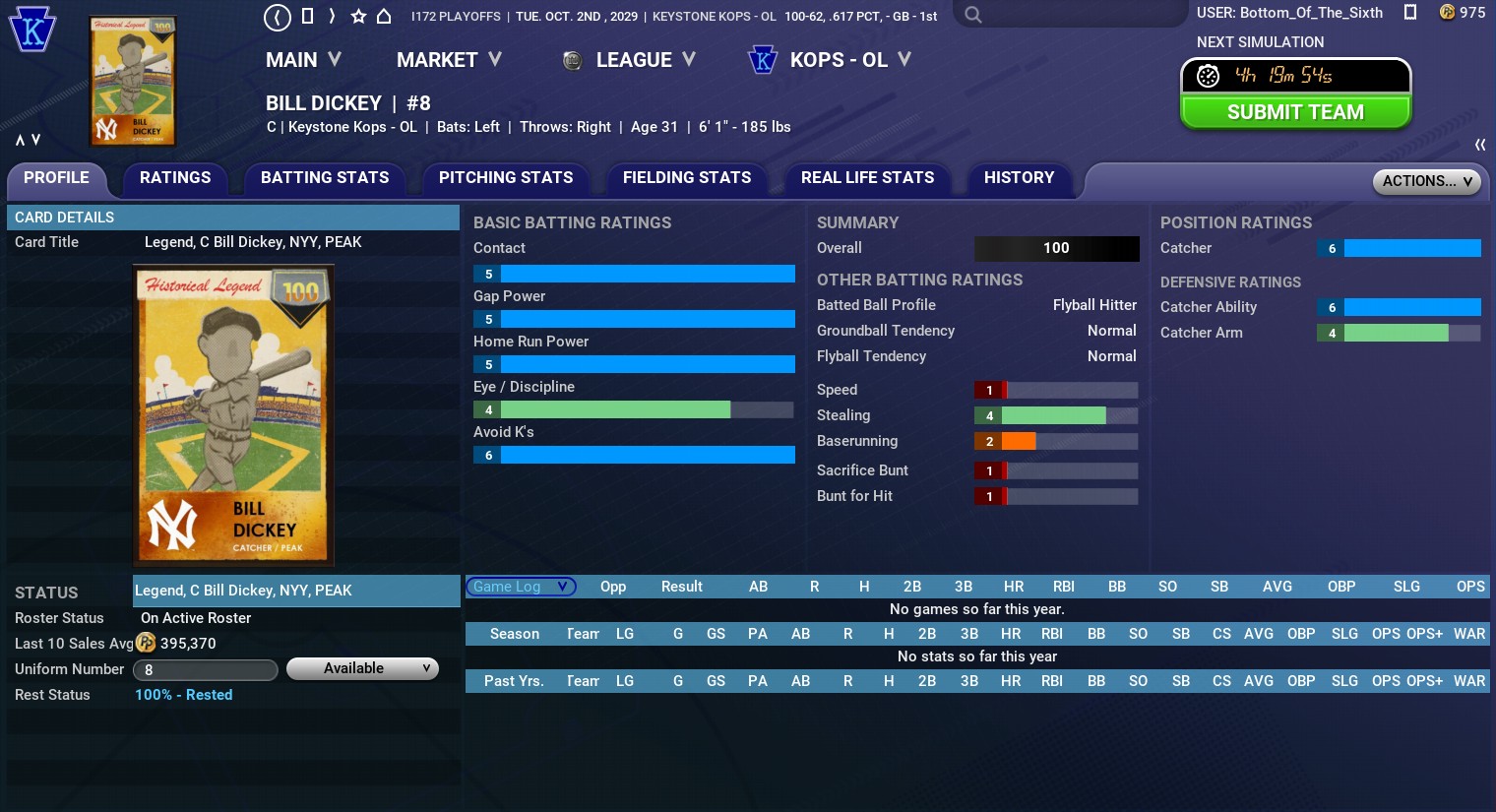Open the PITCHING STATS tab
Screen dimensions: 1496x812
[x=506, y=178]
